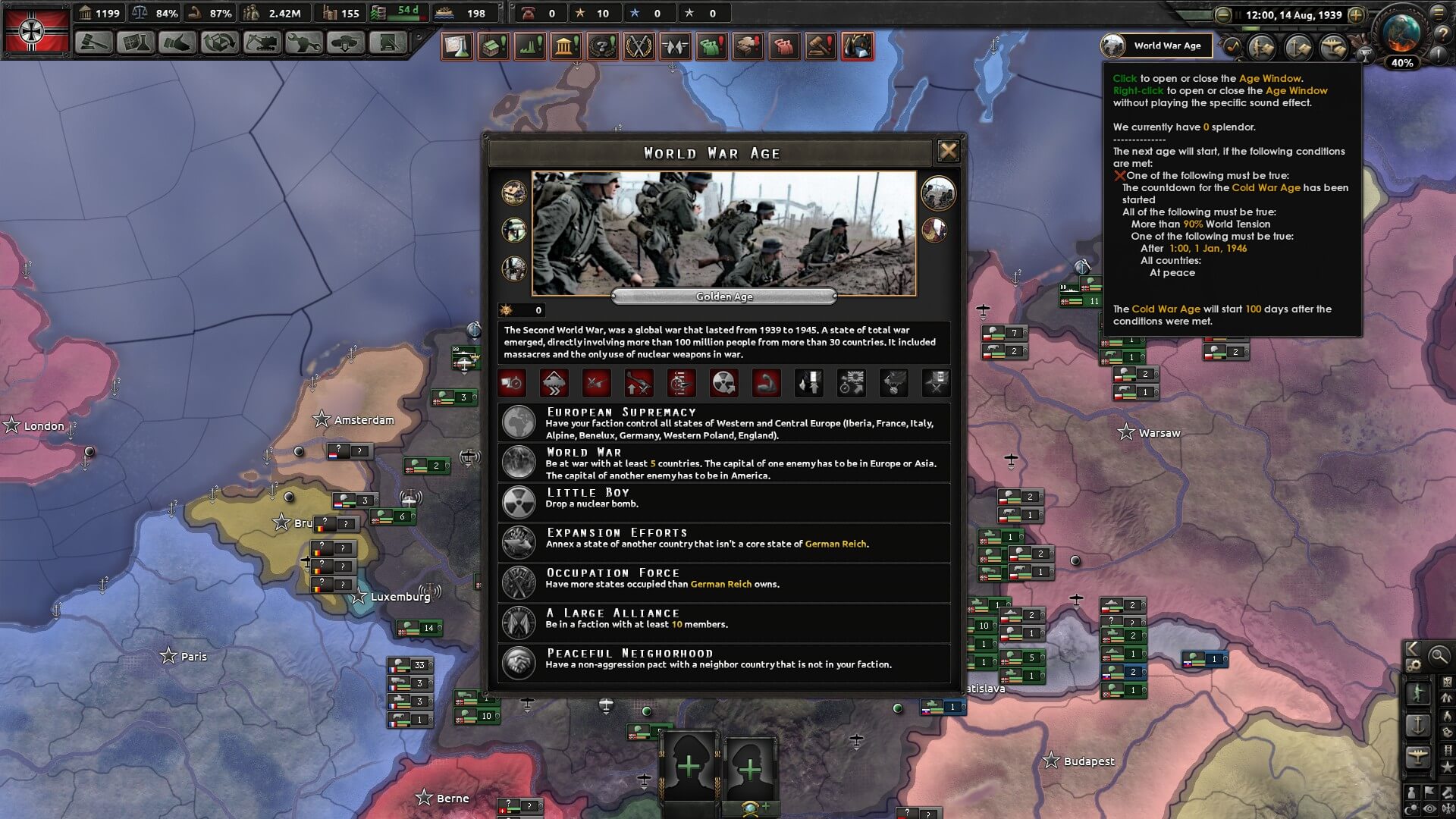1456x819 pixels.
Task: Select the nuclear symbol age ability
Action: [x=723, y=383]
